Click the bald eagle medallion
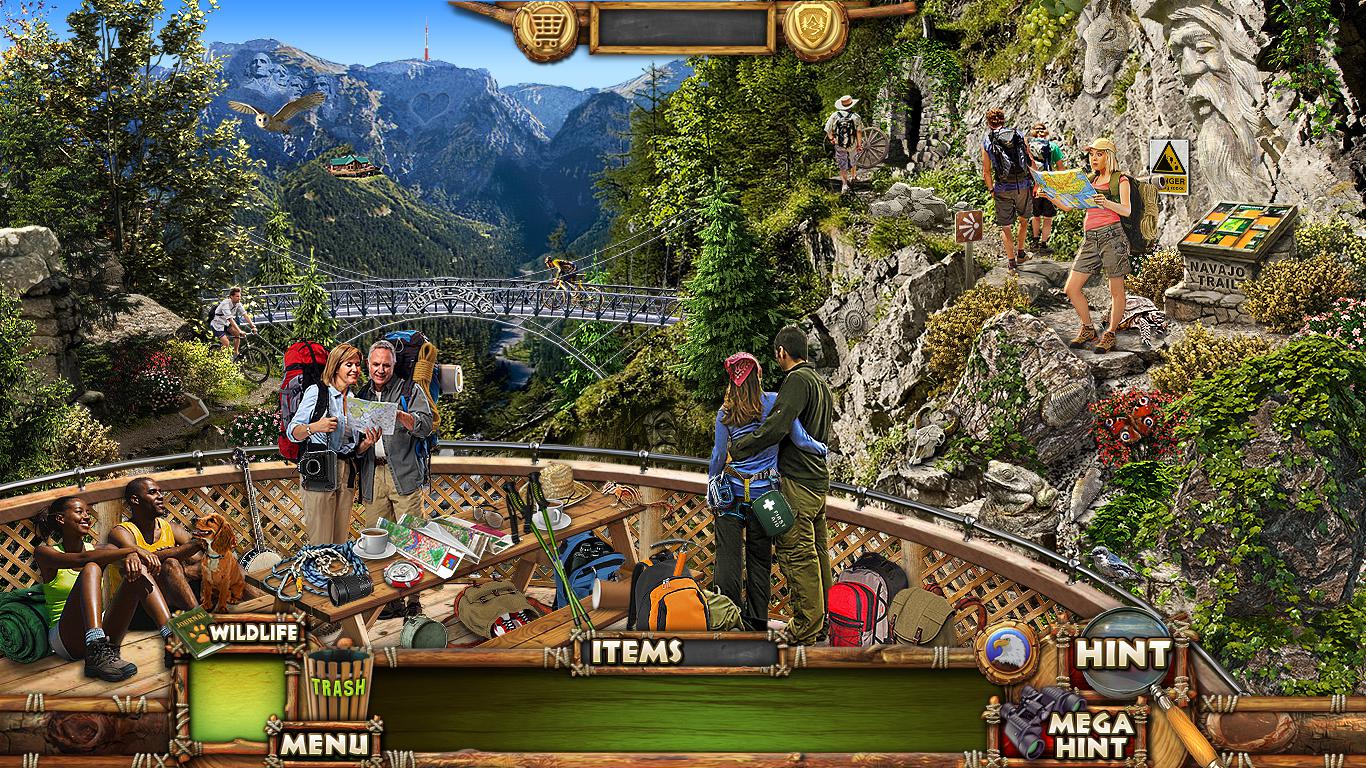The width and height of the screenshot is (1366, 768). point(1006,653)
